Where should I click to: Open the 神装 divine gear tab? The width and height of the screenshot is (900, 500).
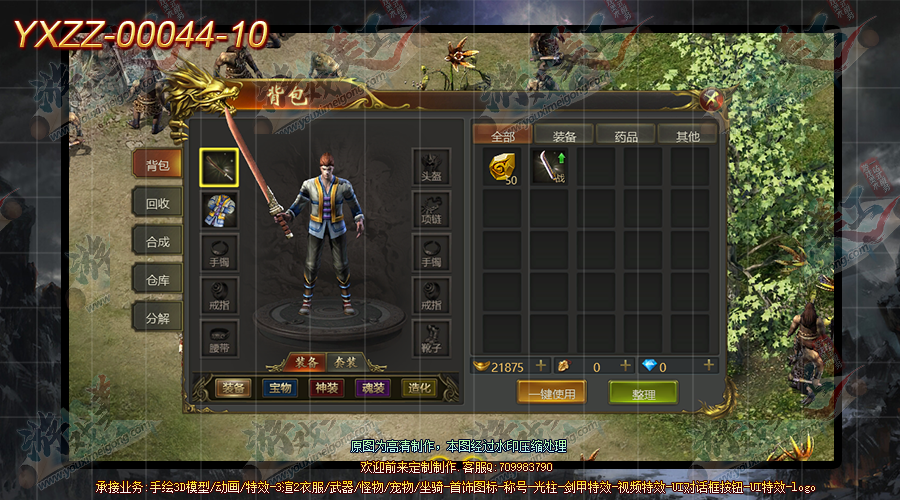(x=327, y=388)
